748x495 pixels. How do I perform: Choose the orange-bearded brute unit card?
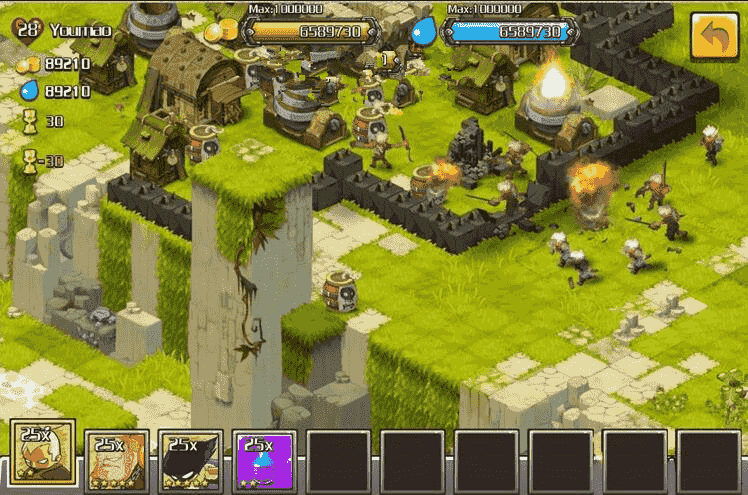click(x=118, y=460)
